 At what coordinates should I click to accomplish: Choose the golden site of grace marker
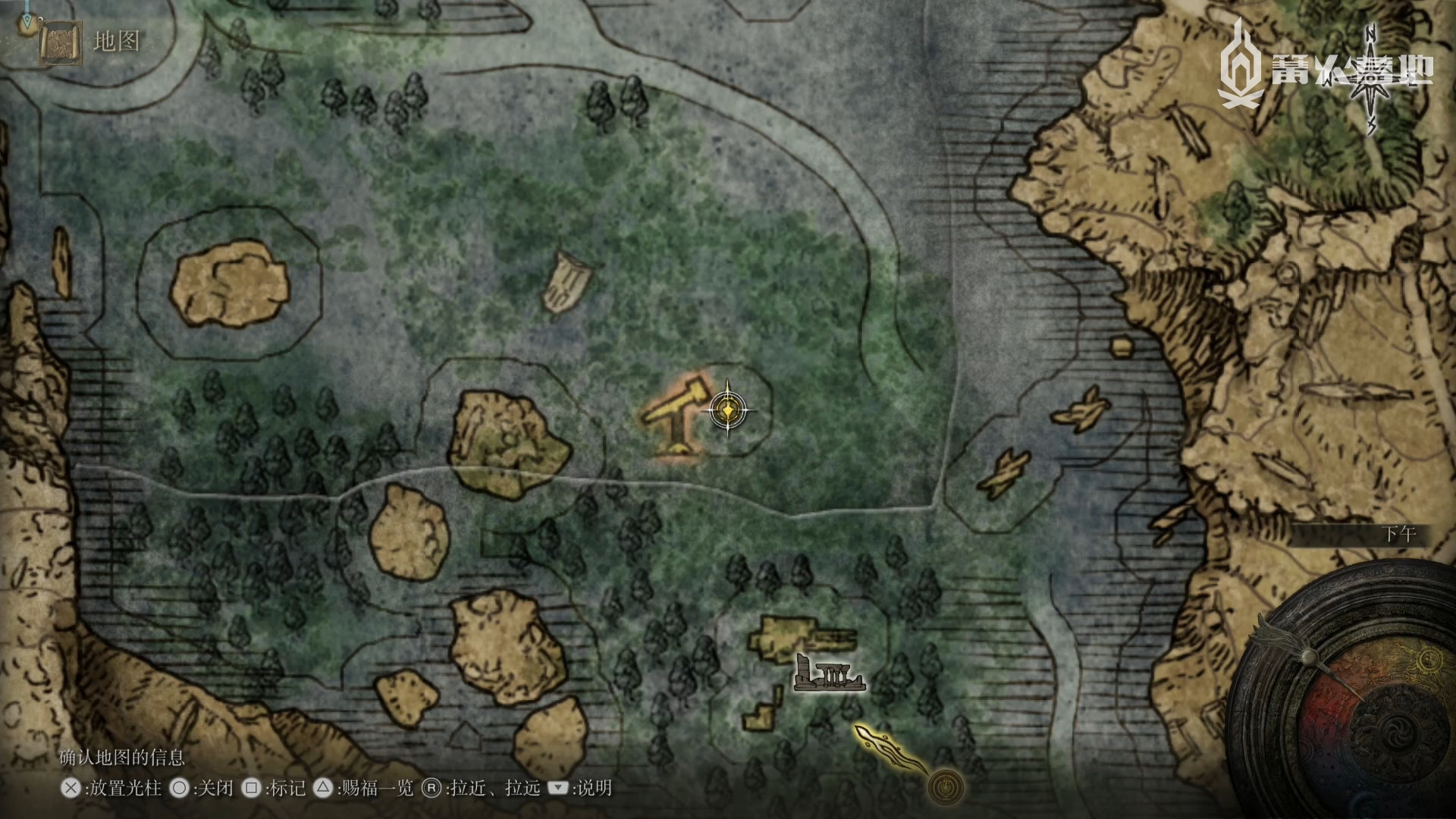(946, 786)
